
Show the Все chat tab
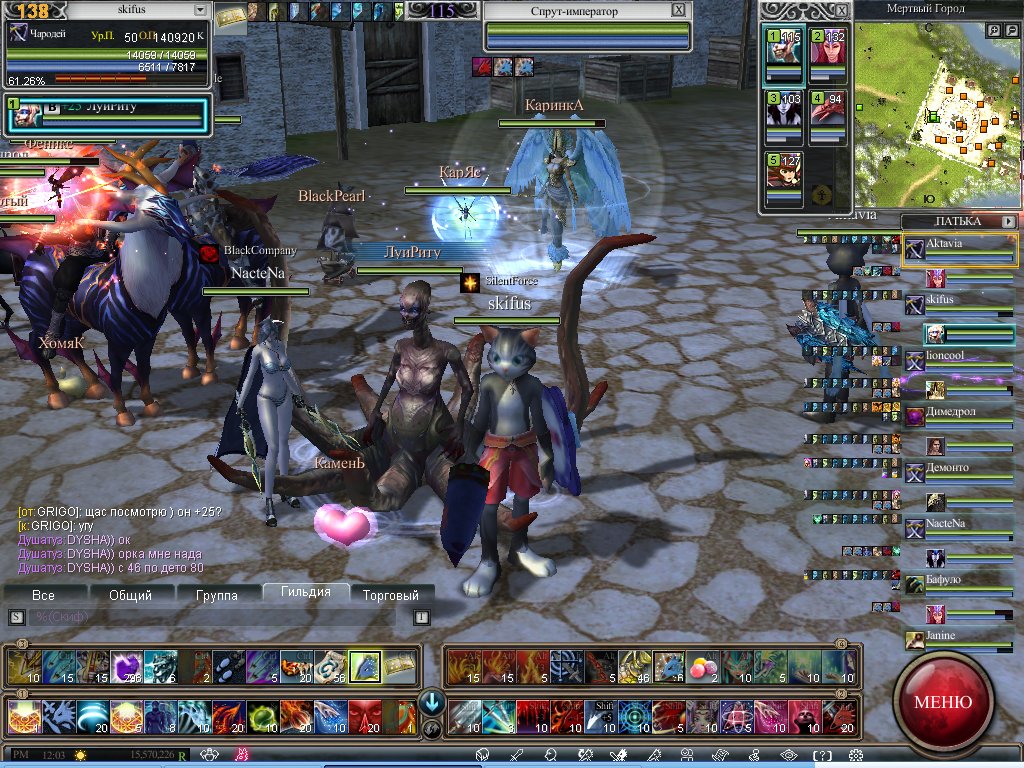44,595
